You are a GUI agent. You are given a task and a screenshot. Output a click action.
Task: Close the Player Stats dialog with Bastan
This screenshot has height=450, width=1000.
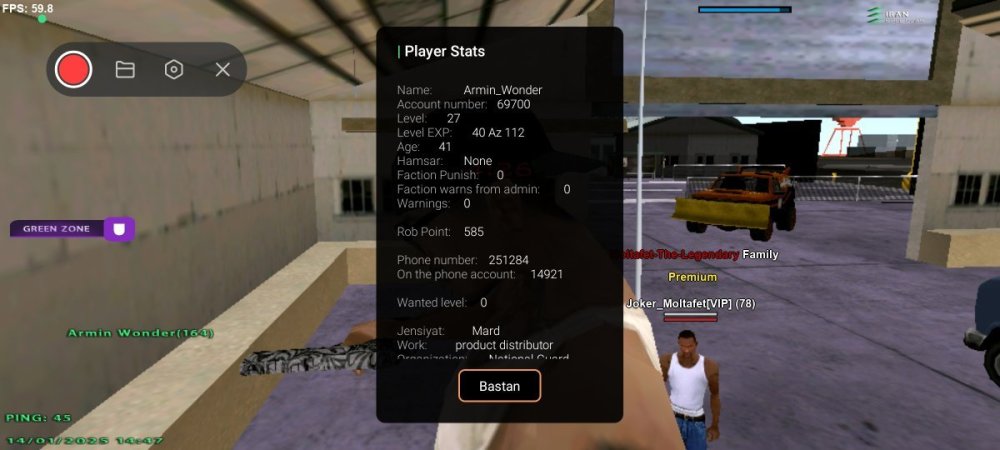pos(499,386)
